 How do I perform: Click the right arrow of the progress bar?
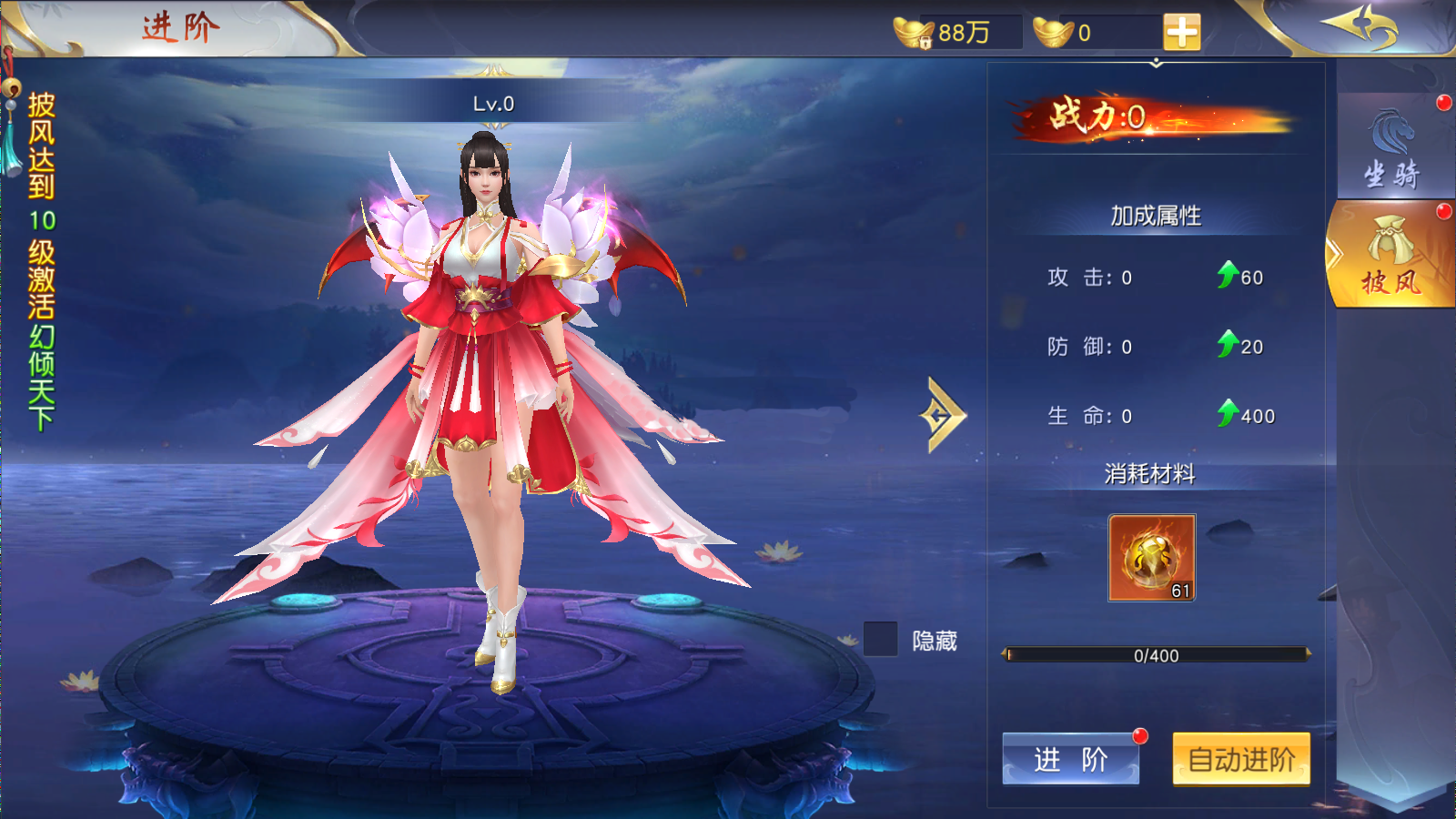1308,654
